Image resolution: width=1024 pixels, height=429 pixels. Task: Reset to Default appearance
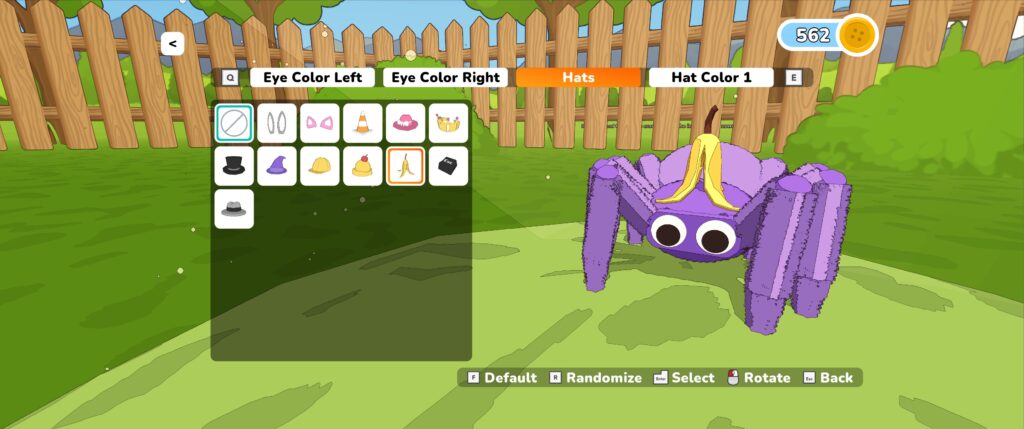click(503, 378)
